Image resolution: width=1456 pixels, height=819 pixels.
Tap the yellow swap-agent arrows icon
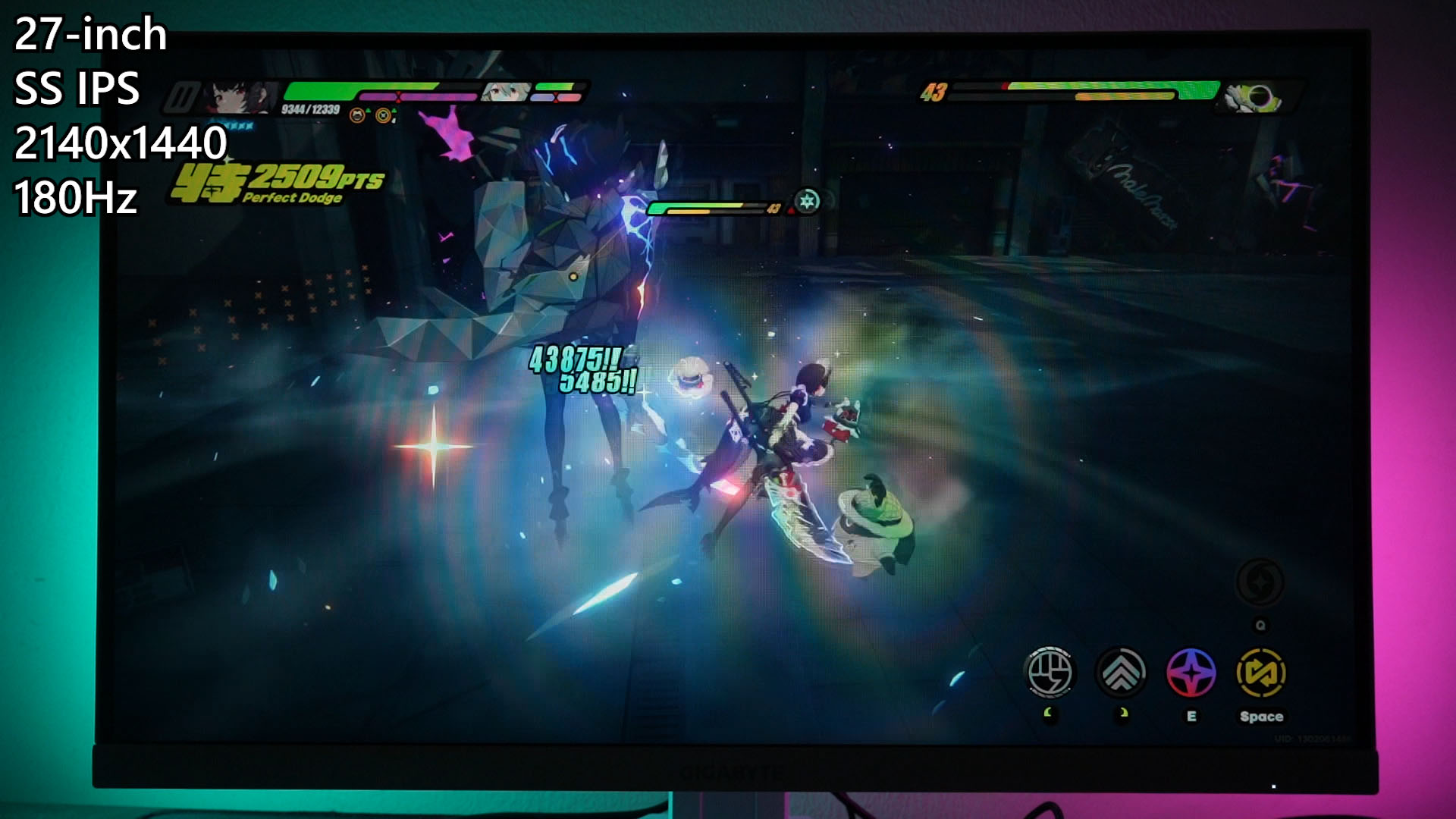pyautogui.click(x=1260, y=673)
